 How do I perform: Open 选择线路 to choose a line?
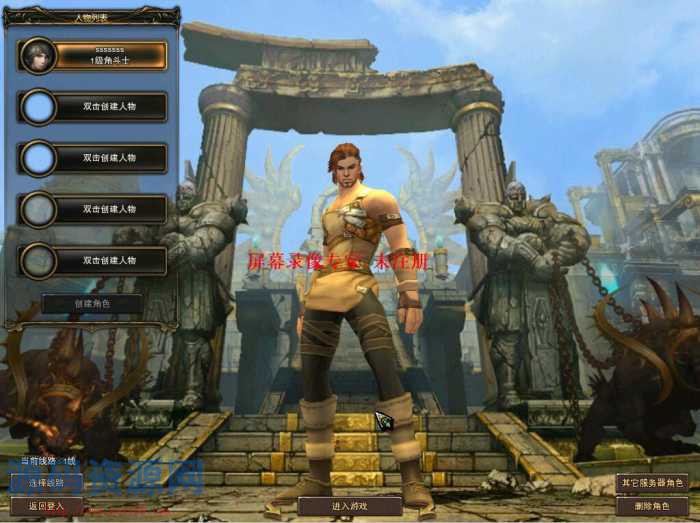click(46, 483)
